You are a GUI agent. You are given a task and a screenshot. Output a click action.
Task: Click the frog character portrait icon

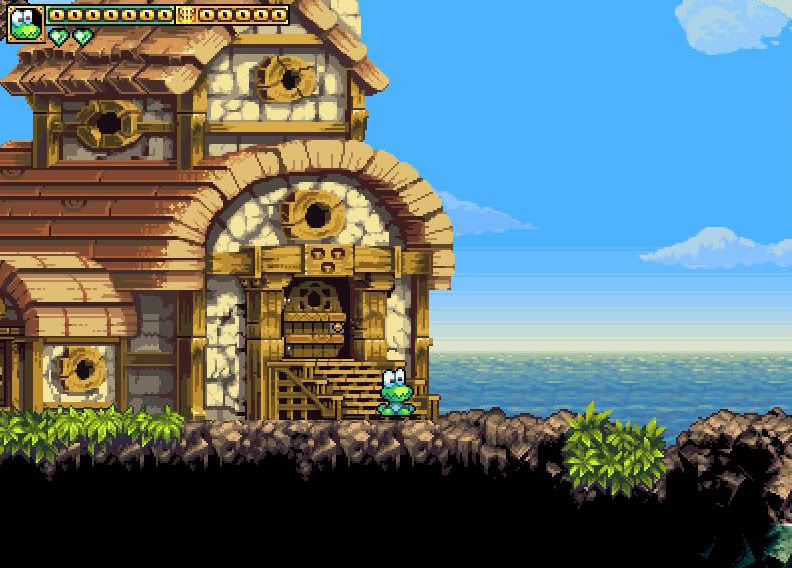click(x=25, y=22)
